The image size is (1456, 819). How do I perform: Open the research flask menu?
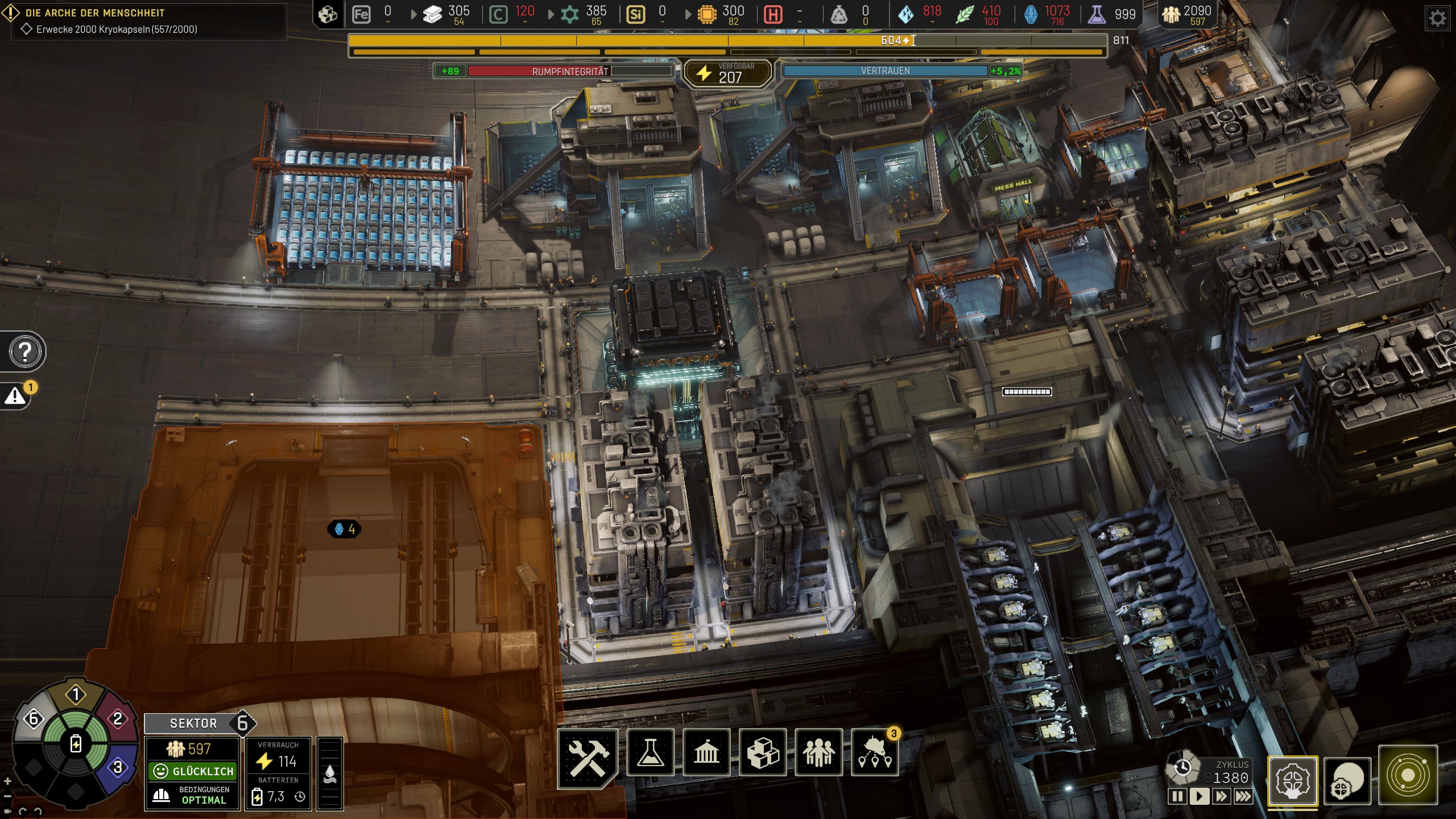650,752
